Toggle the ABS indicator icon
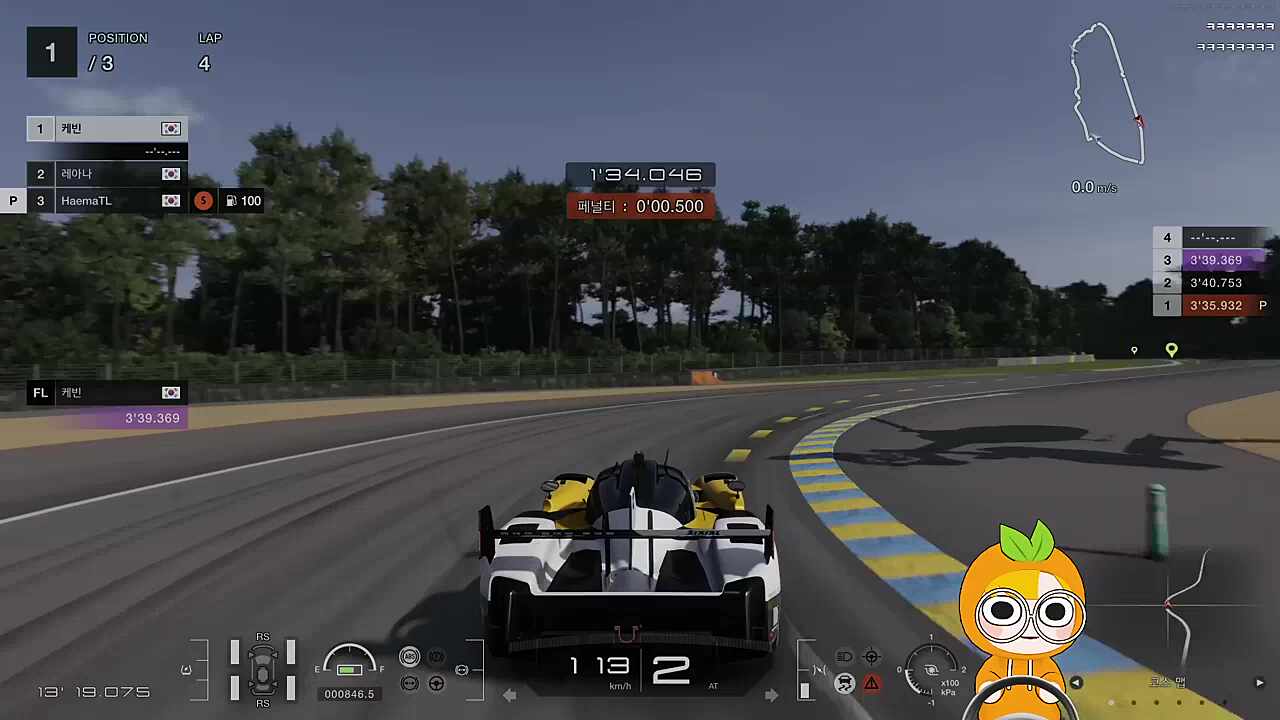The height and width of the screenshot is (720, 1280). point(409,656)
